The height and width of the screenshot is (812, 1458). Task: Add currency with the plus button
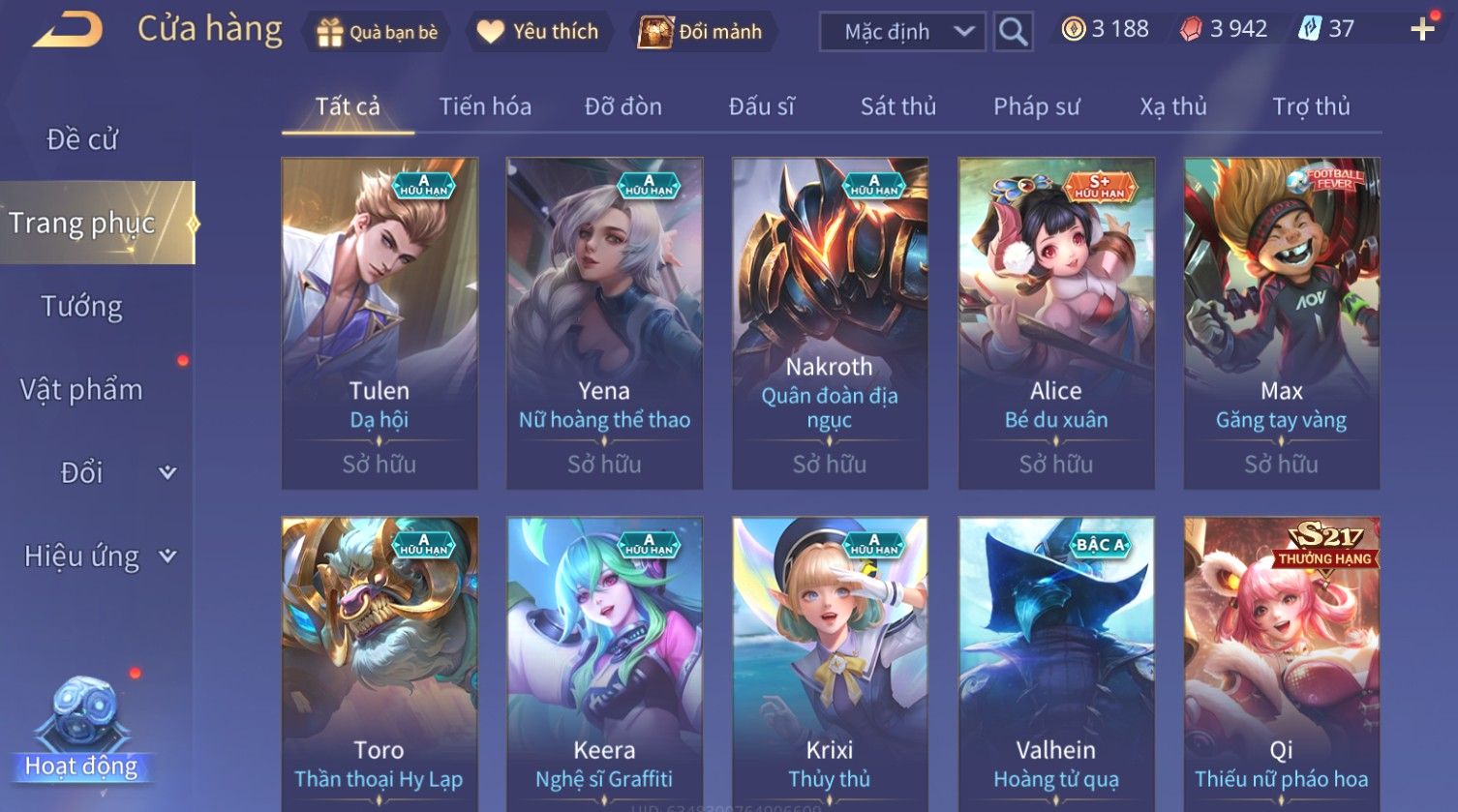[1422, 29]
